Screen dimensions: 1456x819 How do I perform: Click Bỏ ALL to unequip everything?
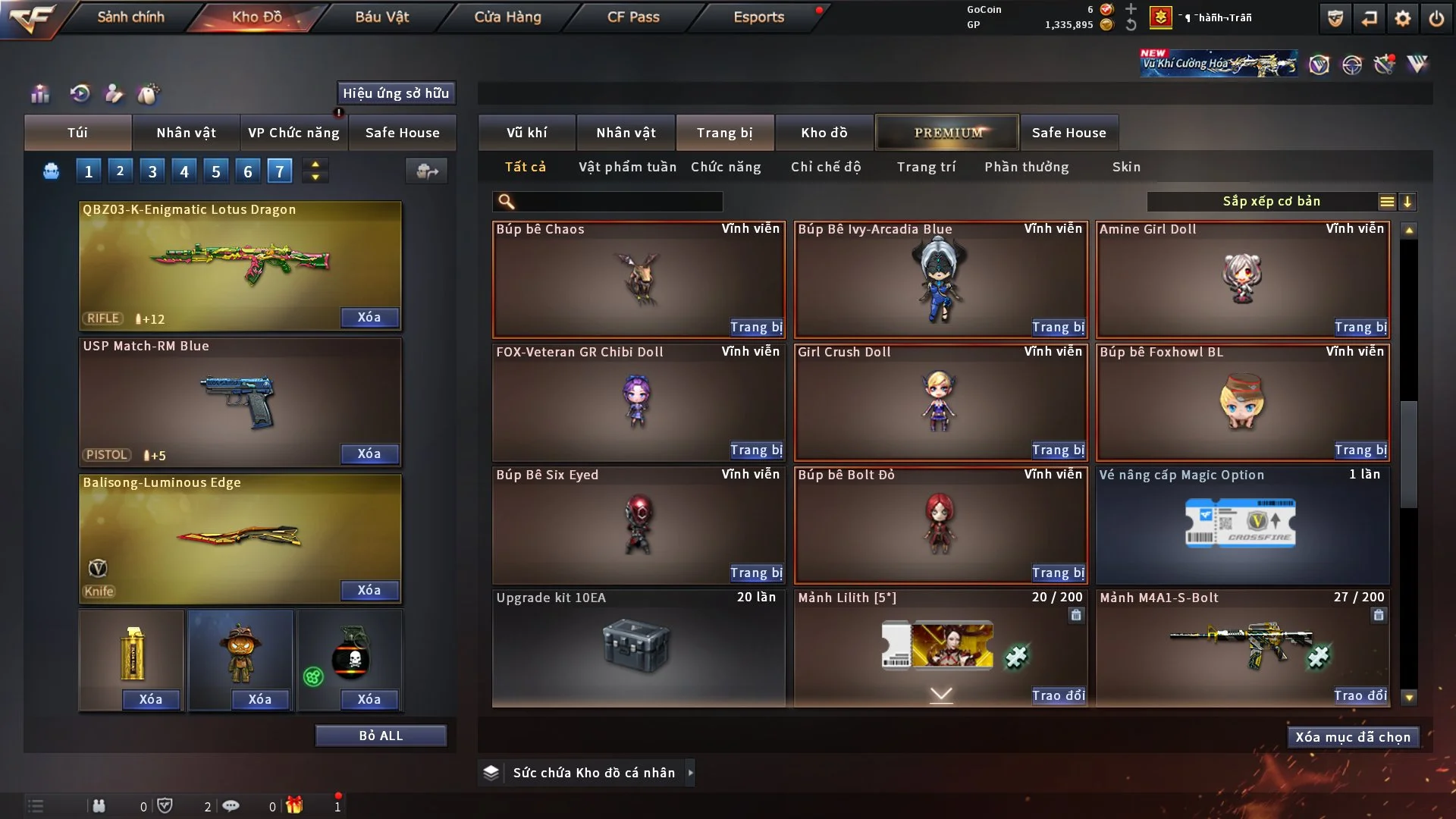(381, 736)
